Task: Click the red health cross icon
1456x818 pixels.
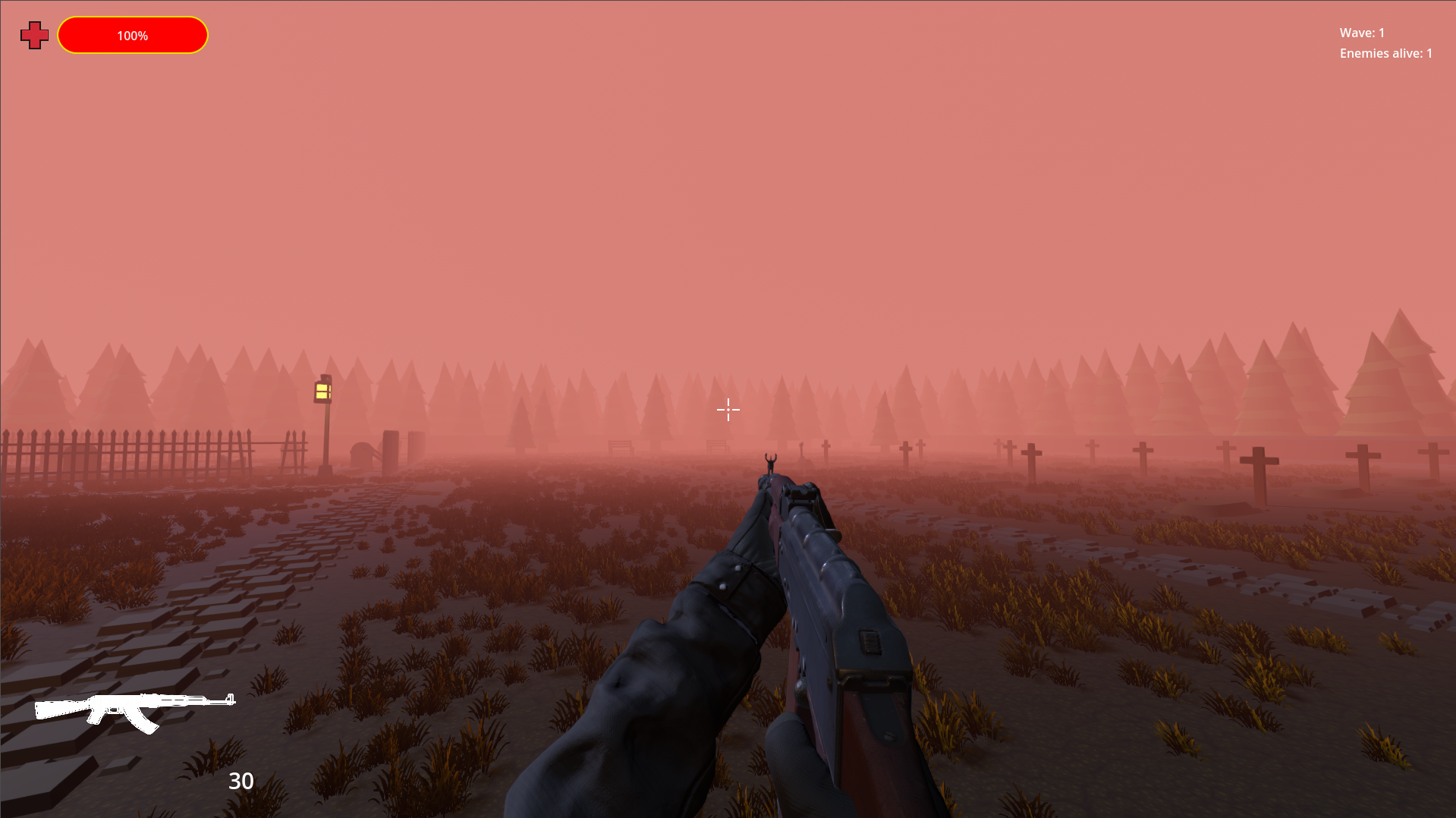Action: point(33,34)
